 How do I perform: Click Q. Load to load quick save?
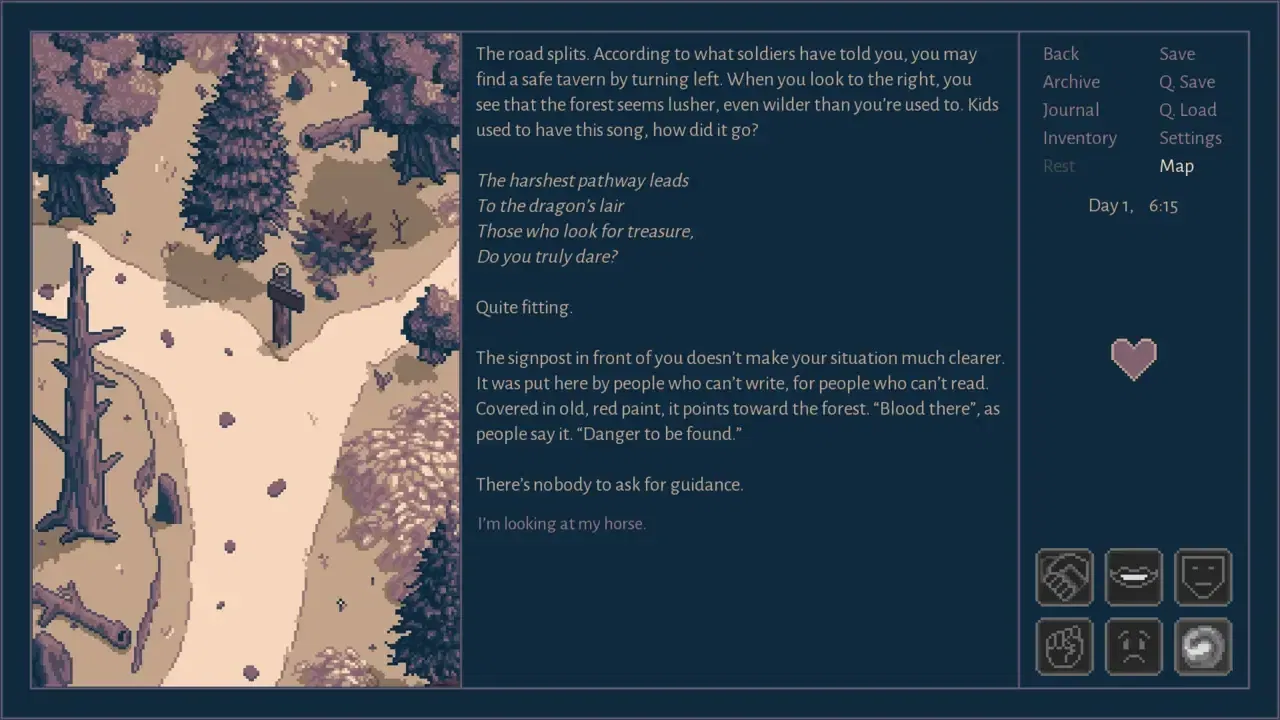[x=1187, y=110]
